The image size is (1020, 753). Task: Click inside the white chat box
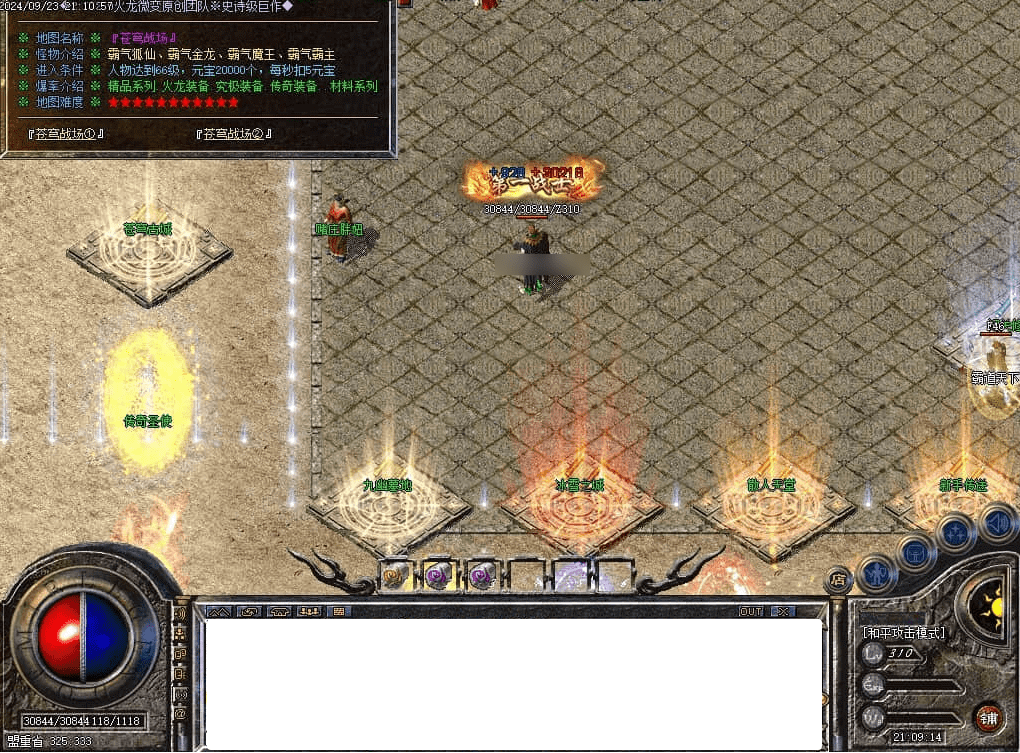[x=510, y=680]
